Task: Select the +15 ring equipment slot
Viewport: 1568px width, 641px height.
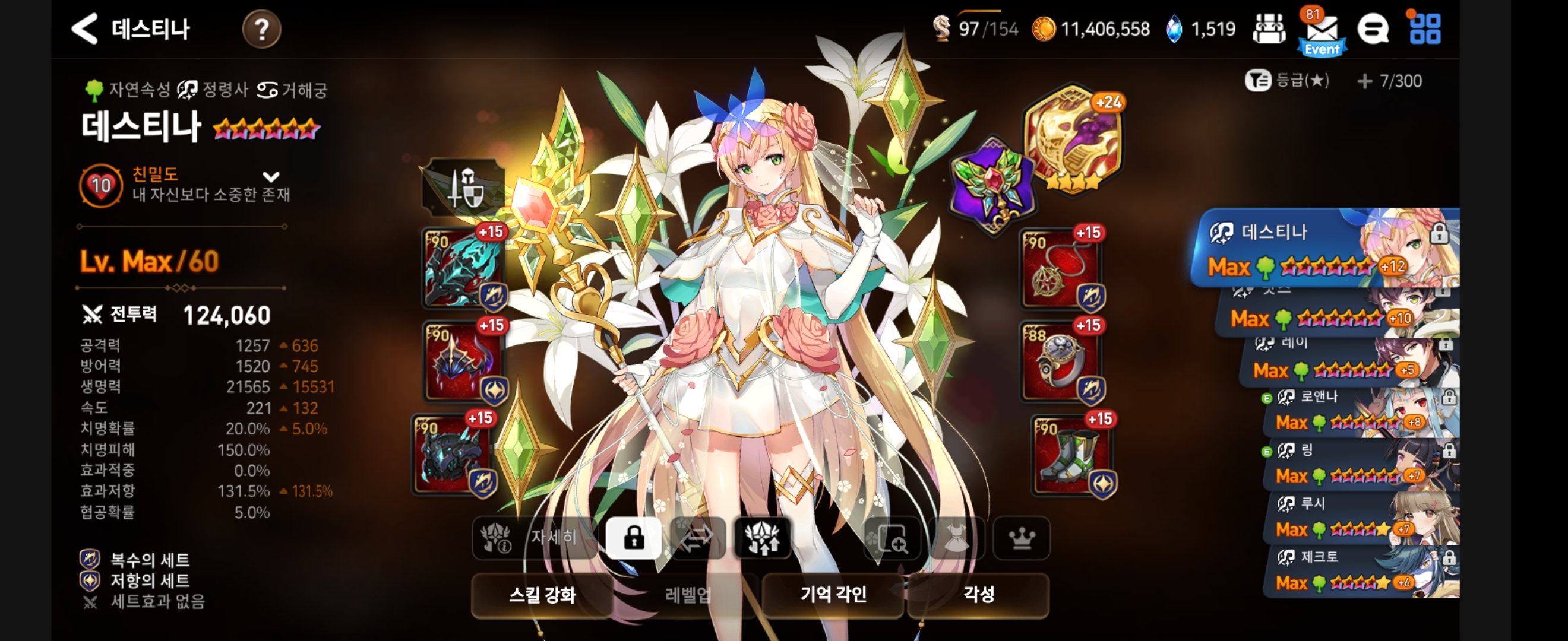Action: [1061, 362]
